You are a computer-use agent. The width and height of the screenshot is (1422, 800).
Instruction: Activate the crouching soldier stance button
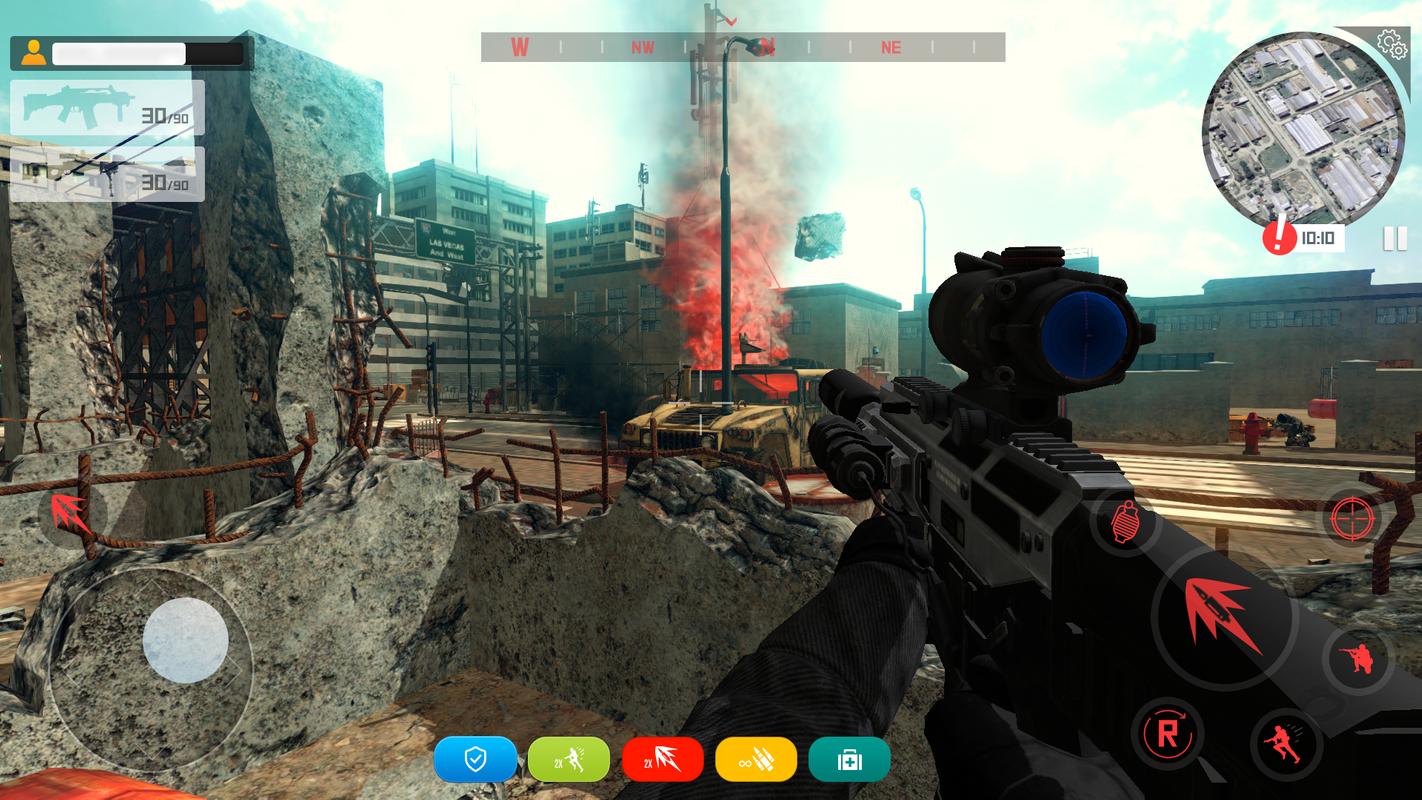[x=1356, y=658]
